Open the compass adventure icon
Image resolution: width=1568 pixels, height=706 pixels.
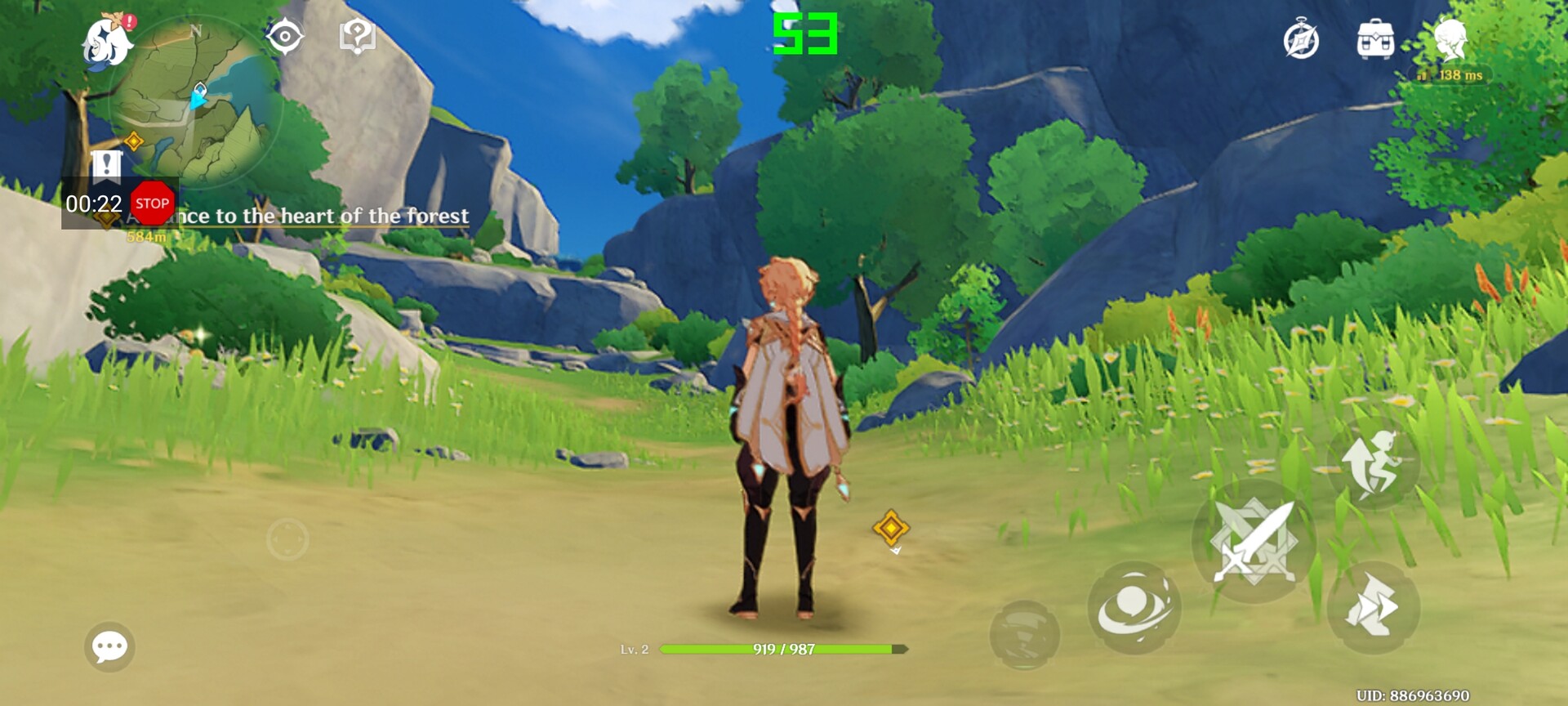click(1301, 40)
